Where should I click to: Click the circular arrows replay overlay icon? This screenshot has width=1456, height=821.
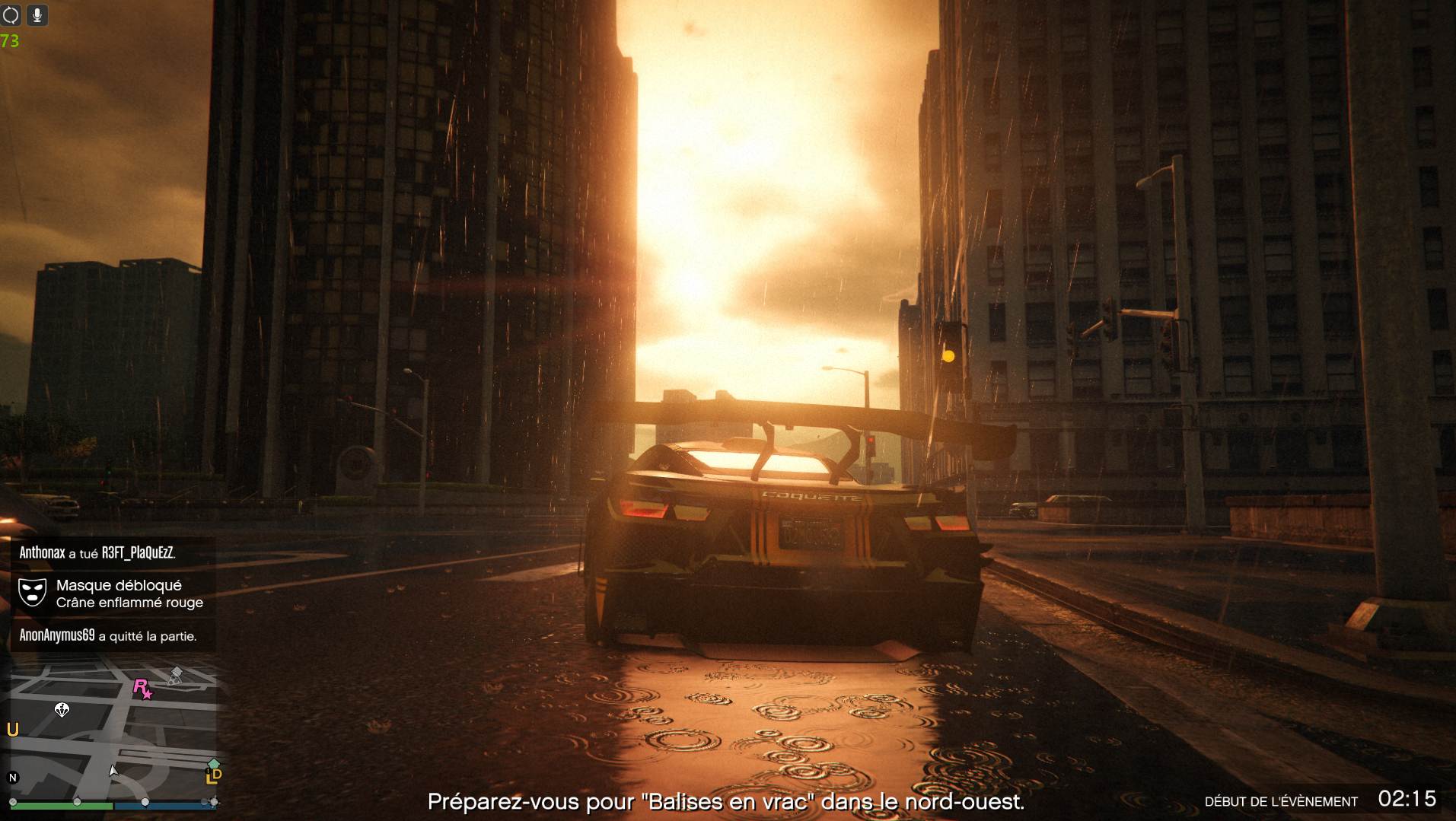[x=11, y=14]
